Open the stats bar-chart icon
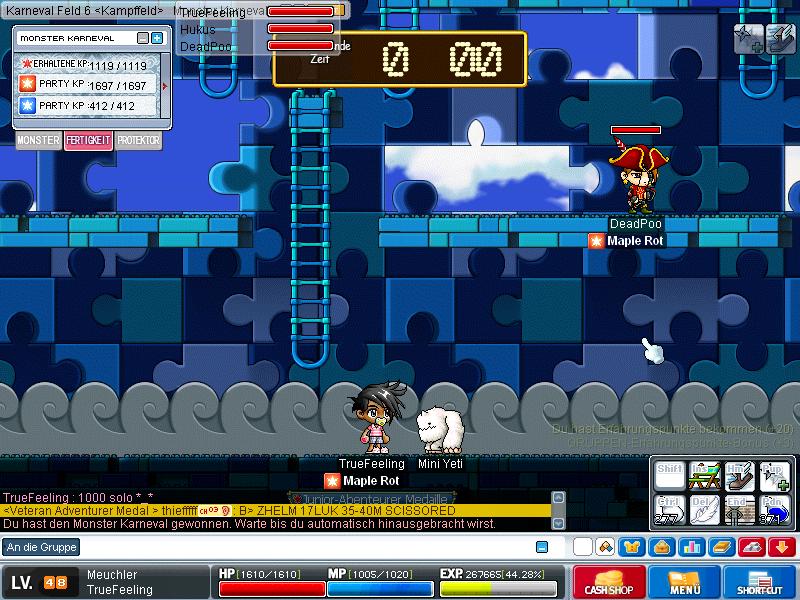 click(x=690, y=547)
